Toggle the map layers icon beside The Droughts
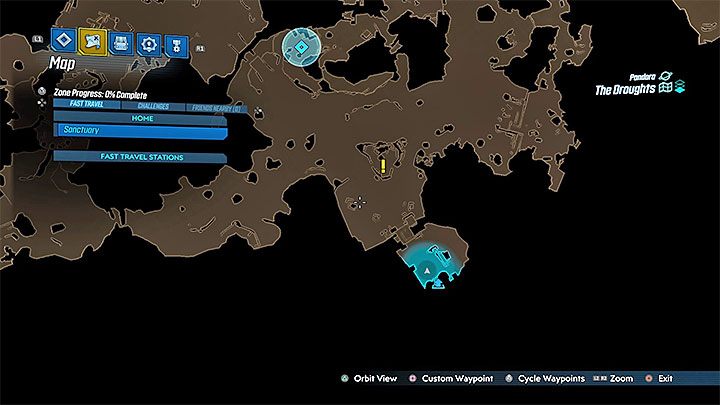The image size is (720, 405). (x=679, y=90)
